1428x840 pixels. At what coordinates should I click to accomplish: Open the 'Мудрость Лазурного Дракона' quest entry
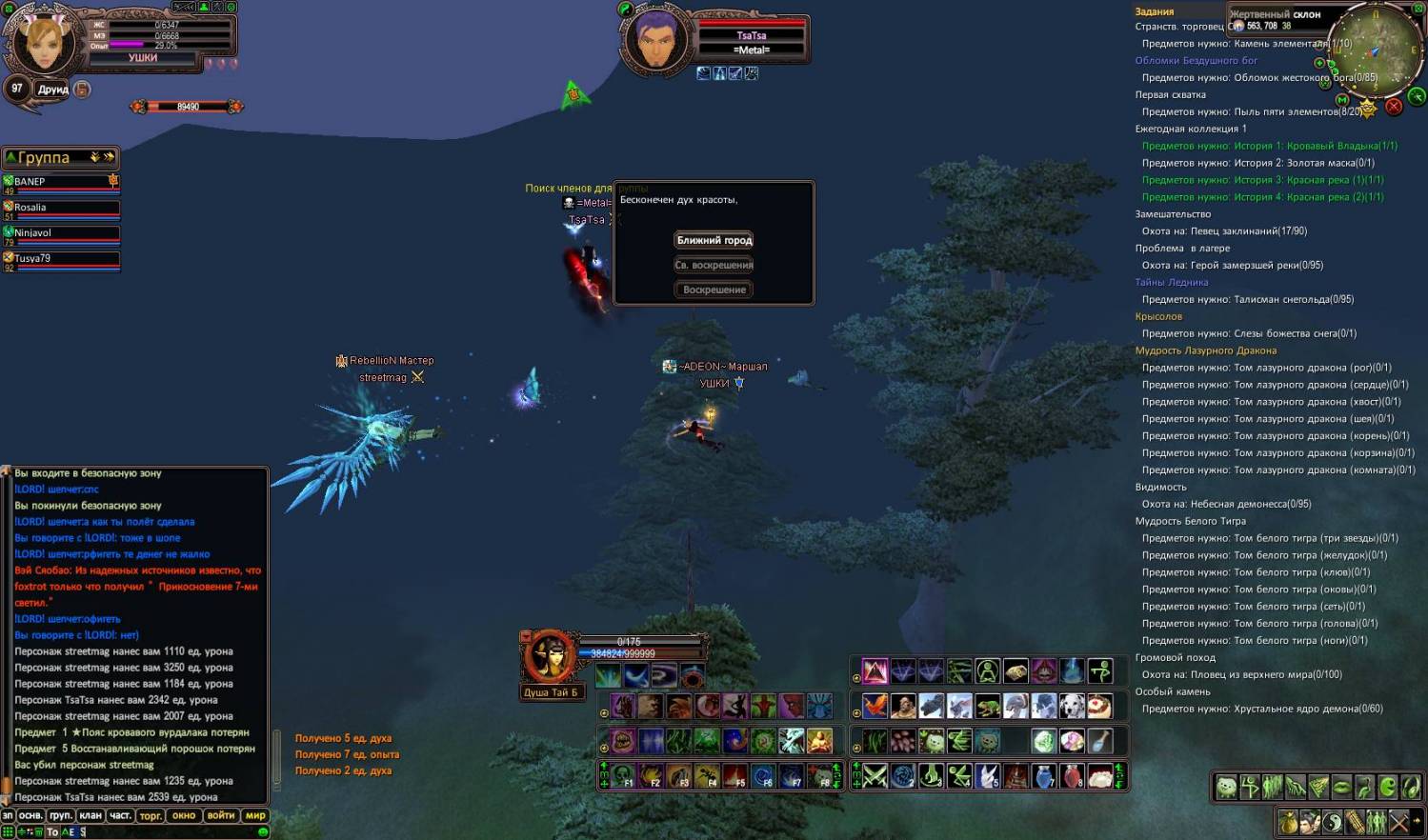[1205, 350]
